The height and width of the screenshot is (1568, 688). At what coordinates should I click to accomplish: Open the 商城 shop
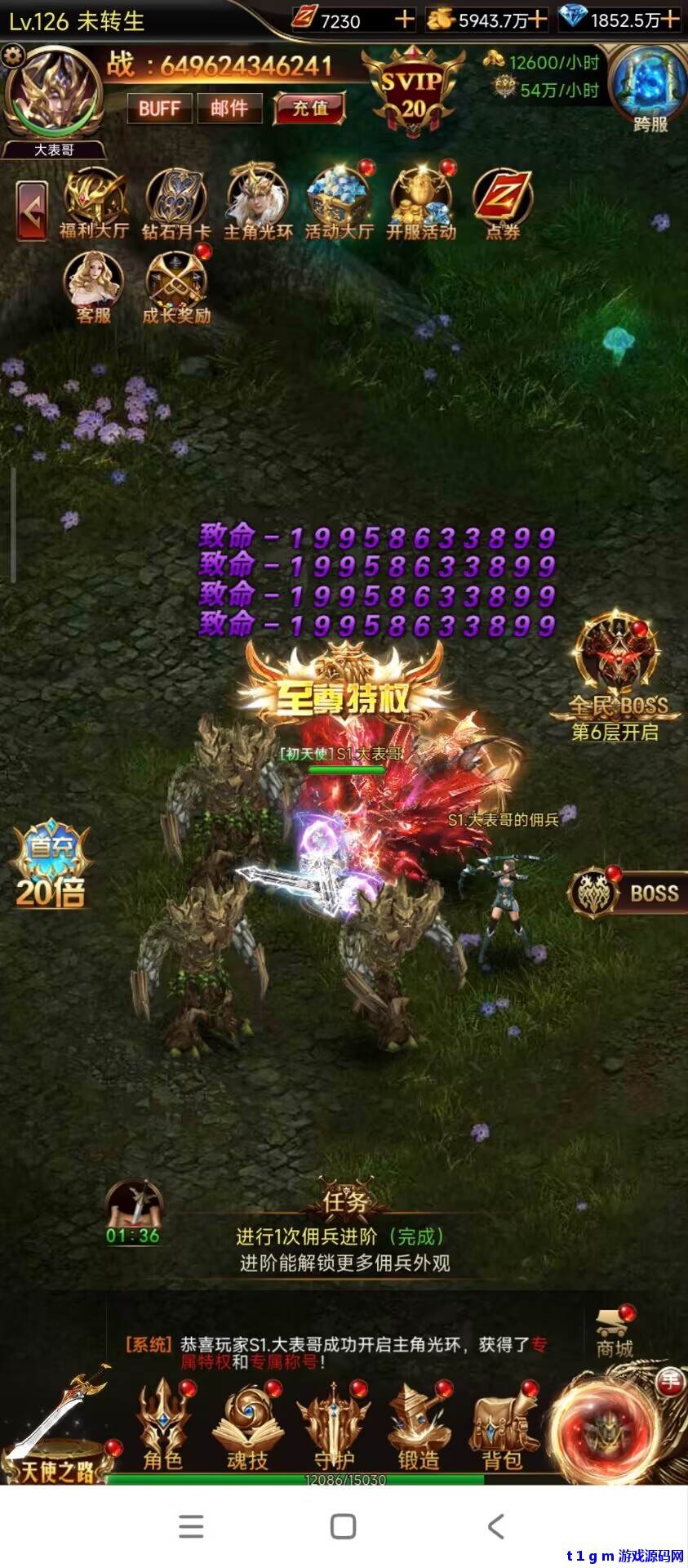tap(615, 1333)
